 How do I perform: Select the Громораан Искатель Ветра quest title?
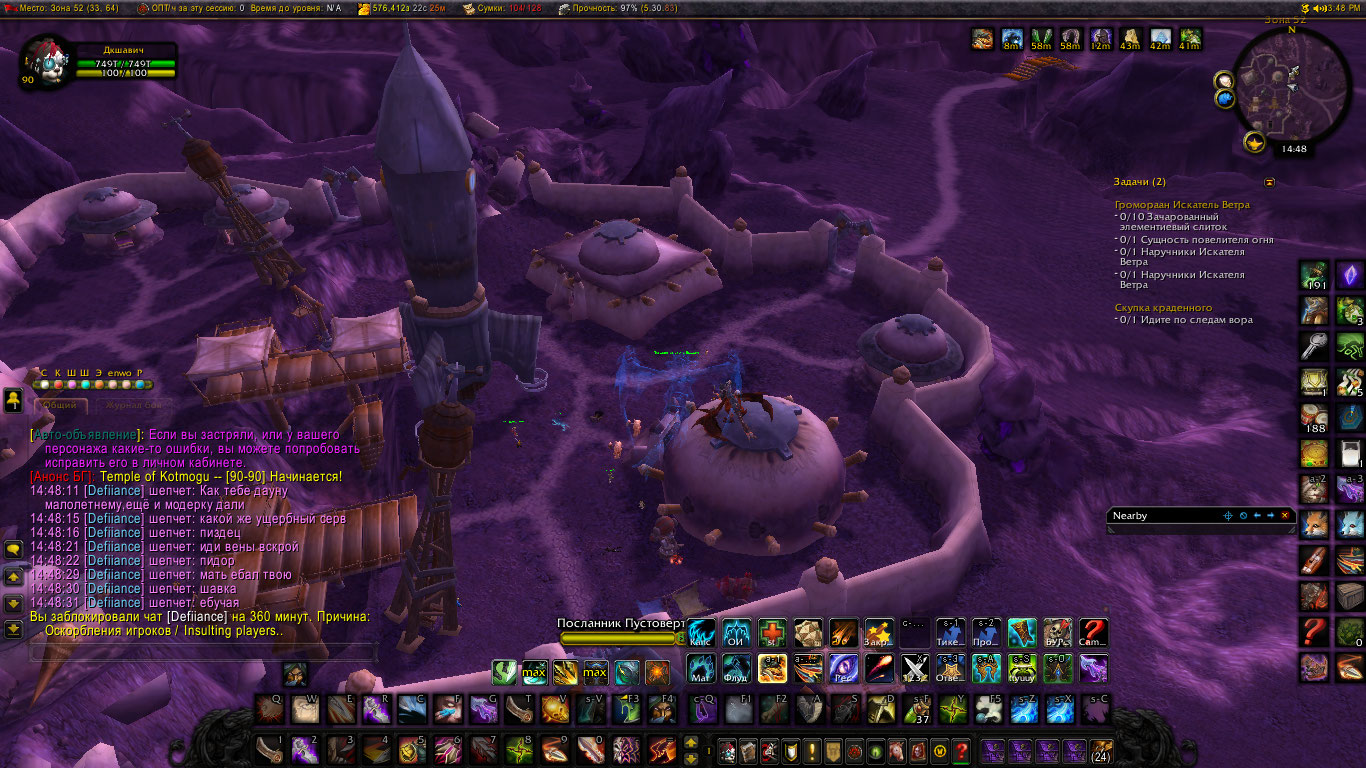click(1182, 205)
